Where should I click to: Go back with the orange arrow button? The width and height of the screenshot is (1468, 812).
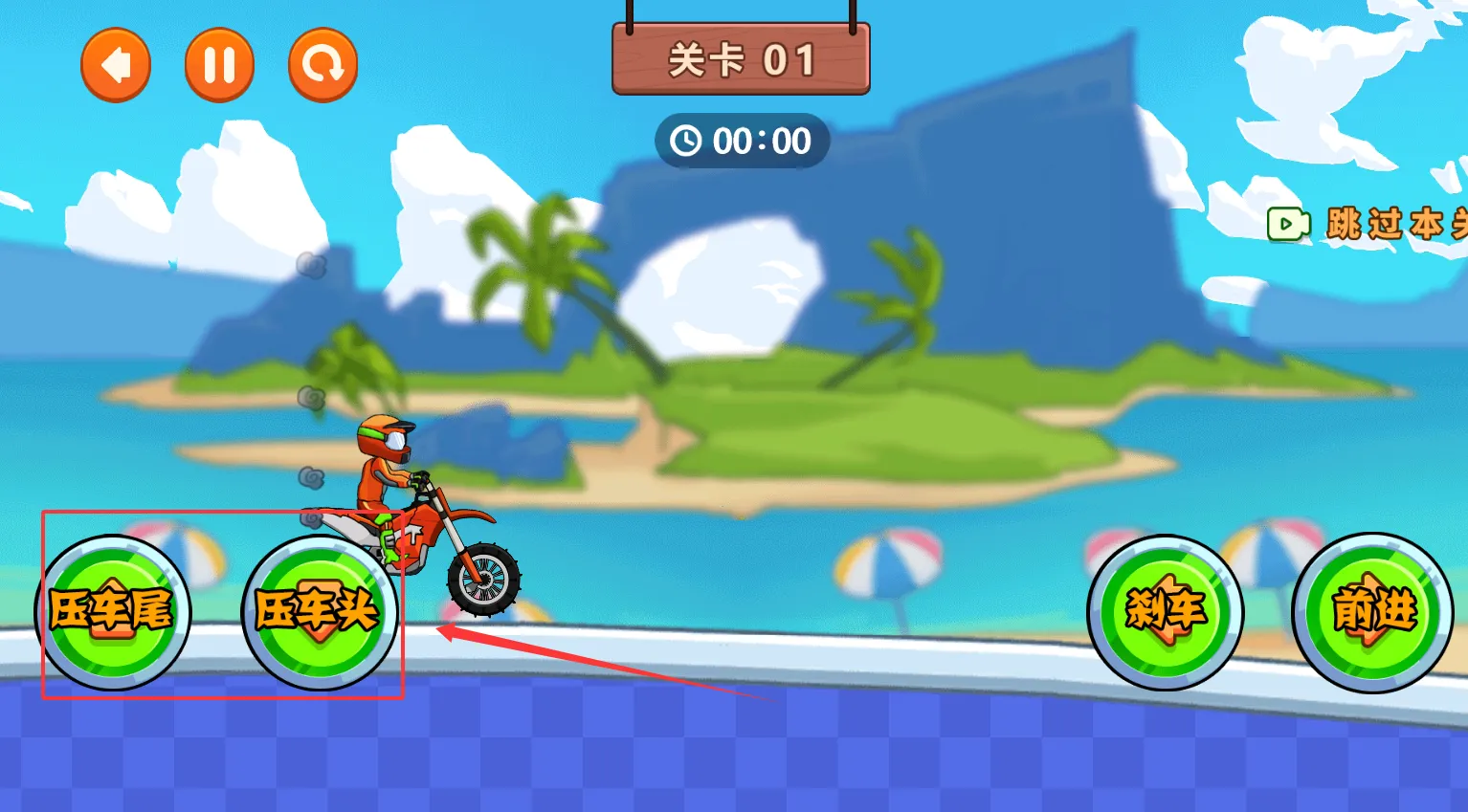click(x=116, y=65)
